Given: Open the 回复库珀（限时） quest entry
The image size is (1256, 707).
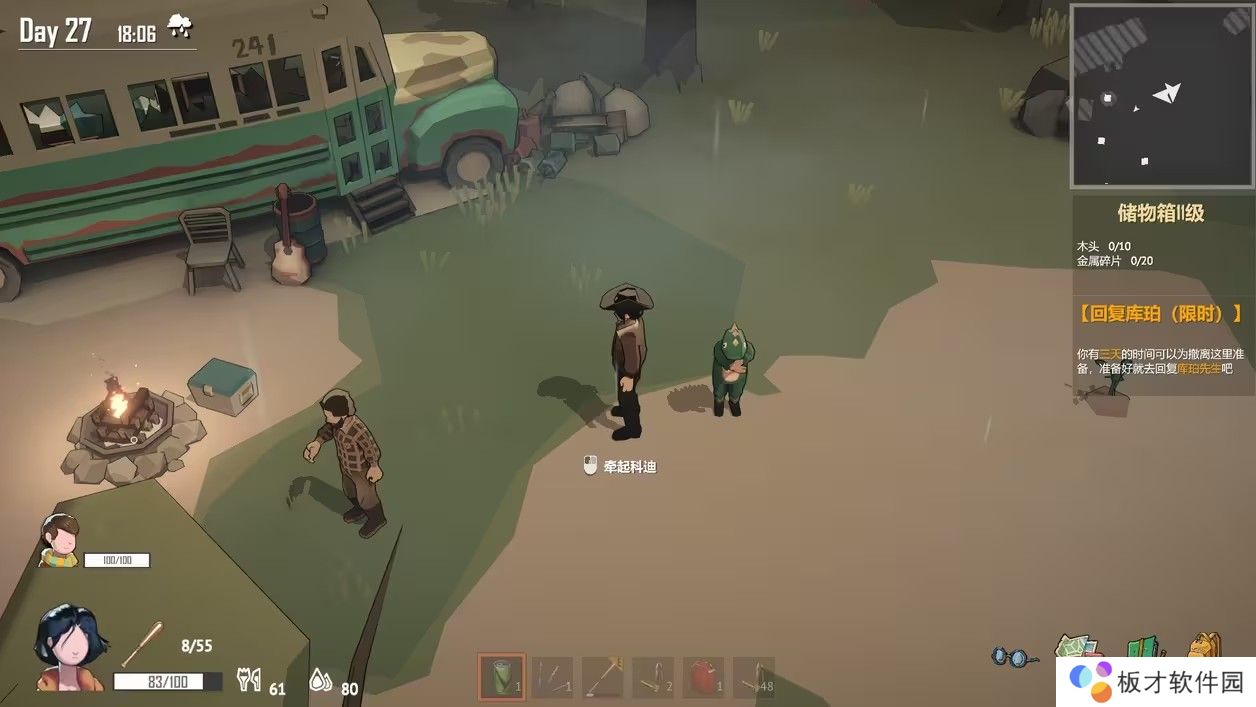Looking at the screenshot, I should point(1160,314).
